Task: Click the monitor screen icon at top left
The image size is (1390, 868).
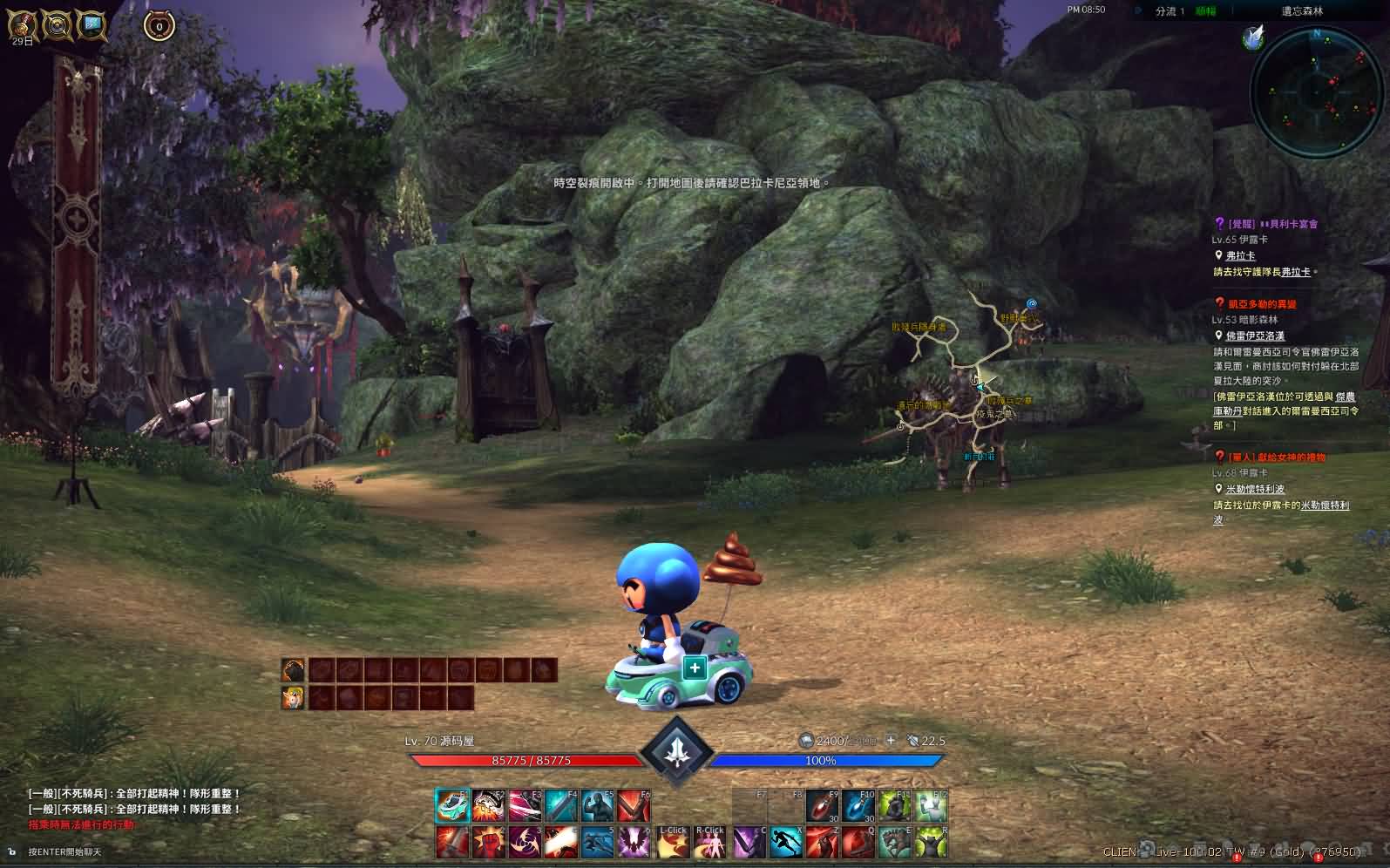Action: [92, 25]
